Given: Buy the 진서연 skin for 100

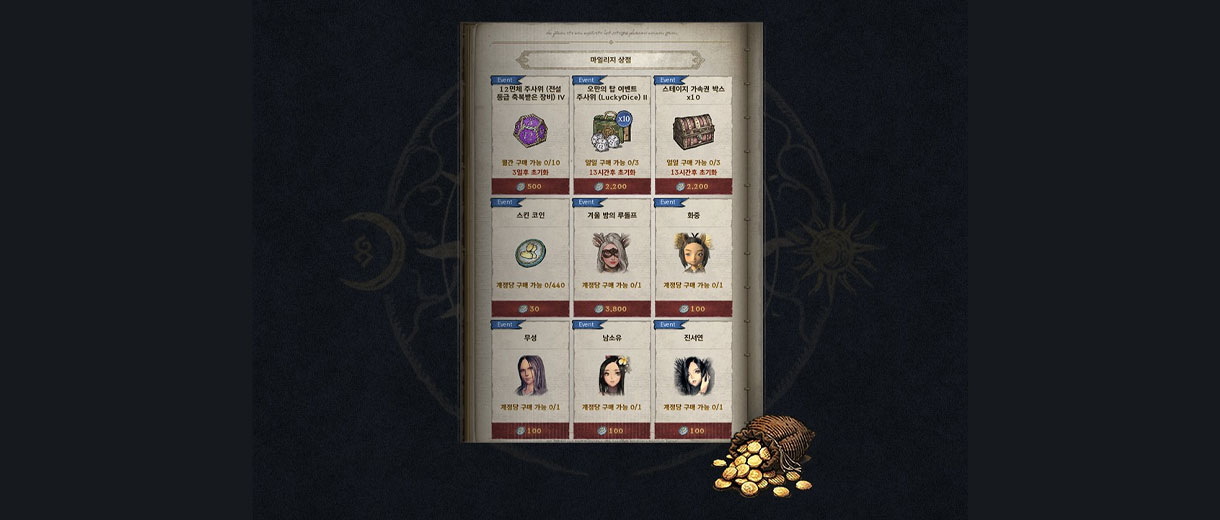Looking at the screenshot, I should pyautogui.click(x=692, y=430).
